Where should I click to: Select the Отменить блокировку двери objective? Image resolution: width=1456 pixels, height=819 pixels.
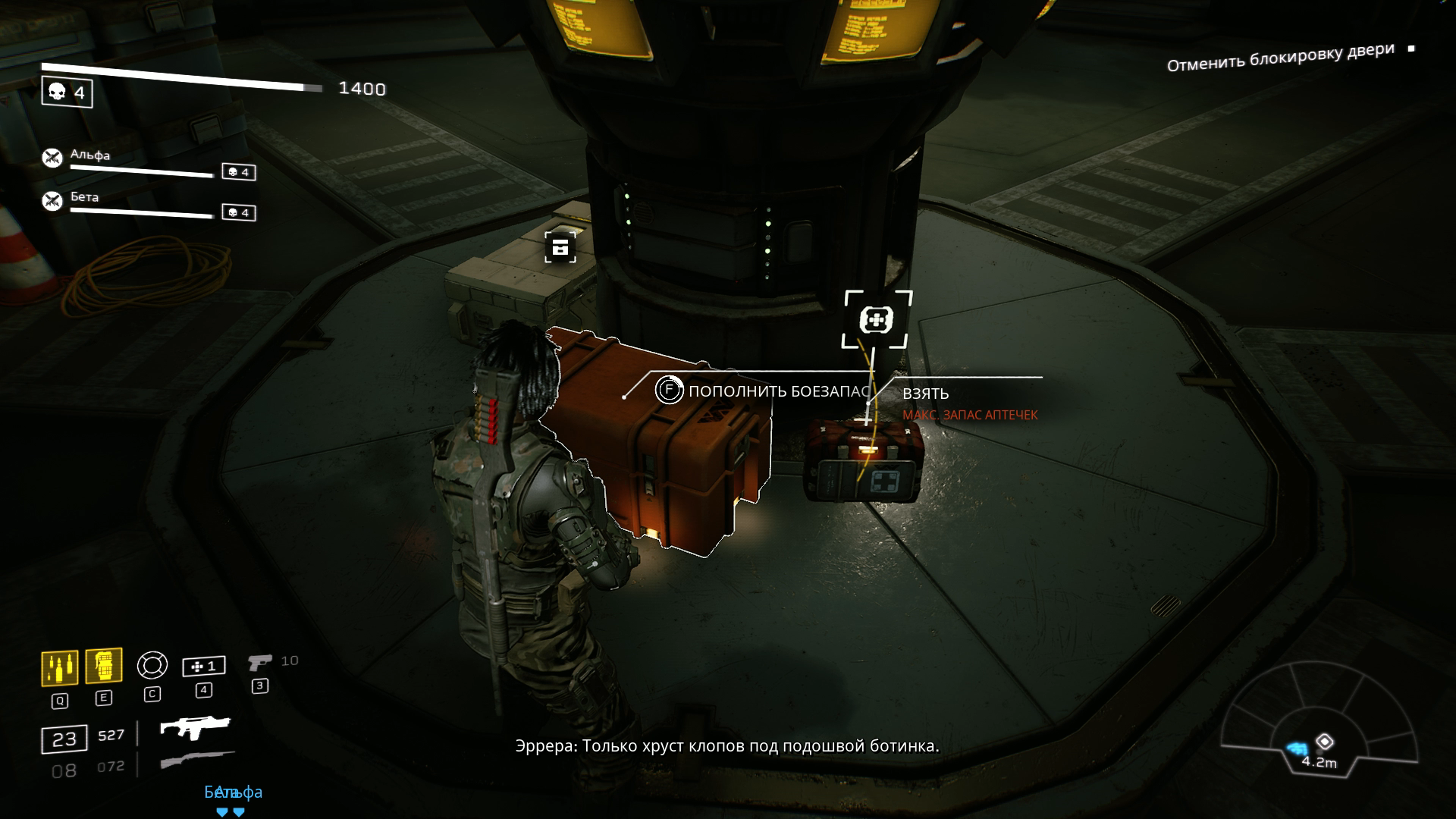[x=1280, y=58]
